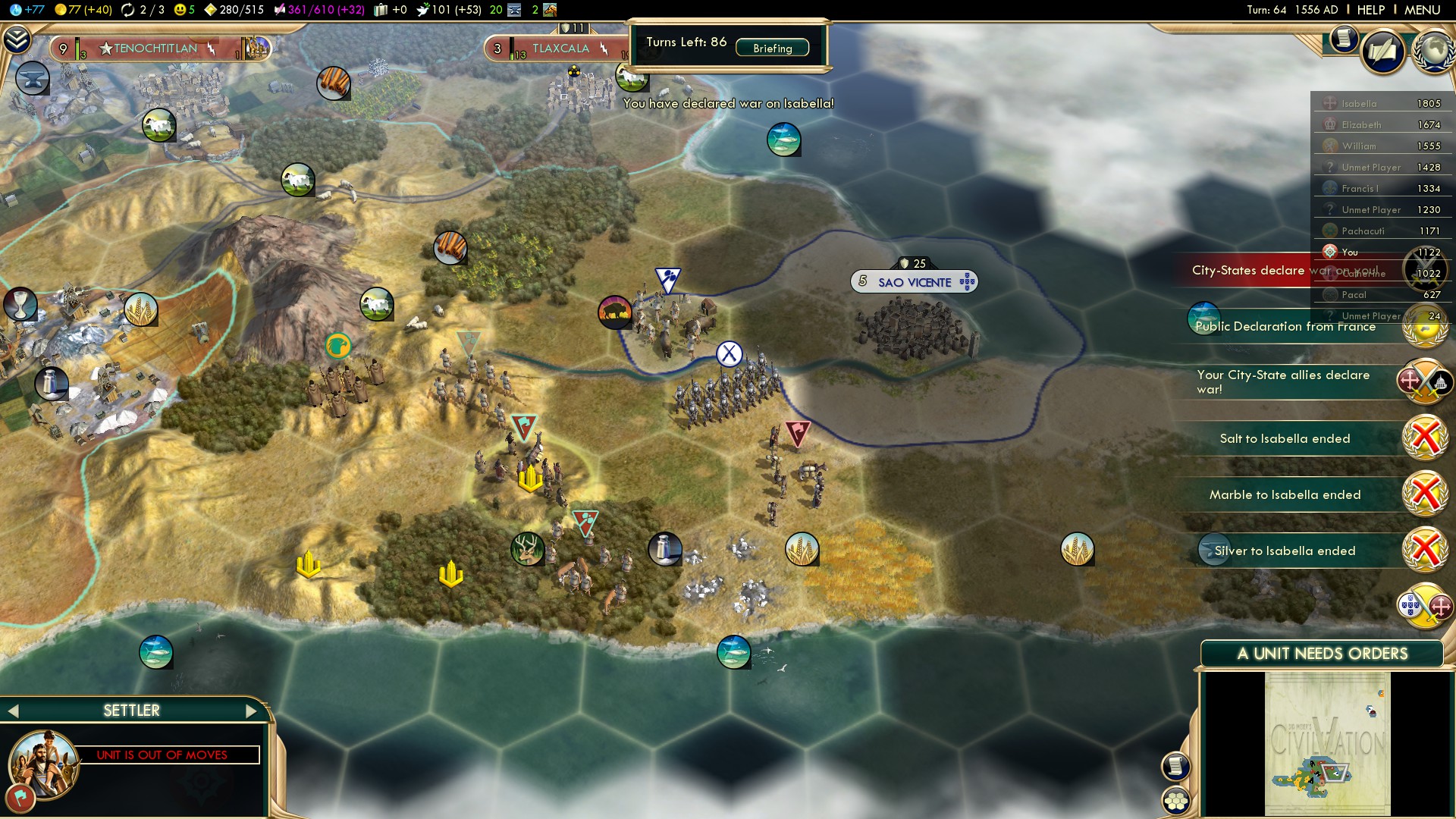Open the MENU in the top bar
The height and width of the screenshot is (819, 1456).
coord(1422,10)
